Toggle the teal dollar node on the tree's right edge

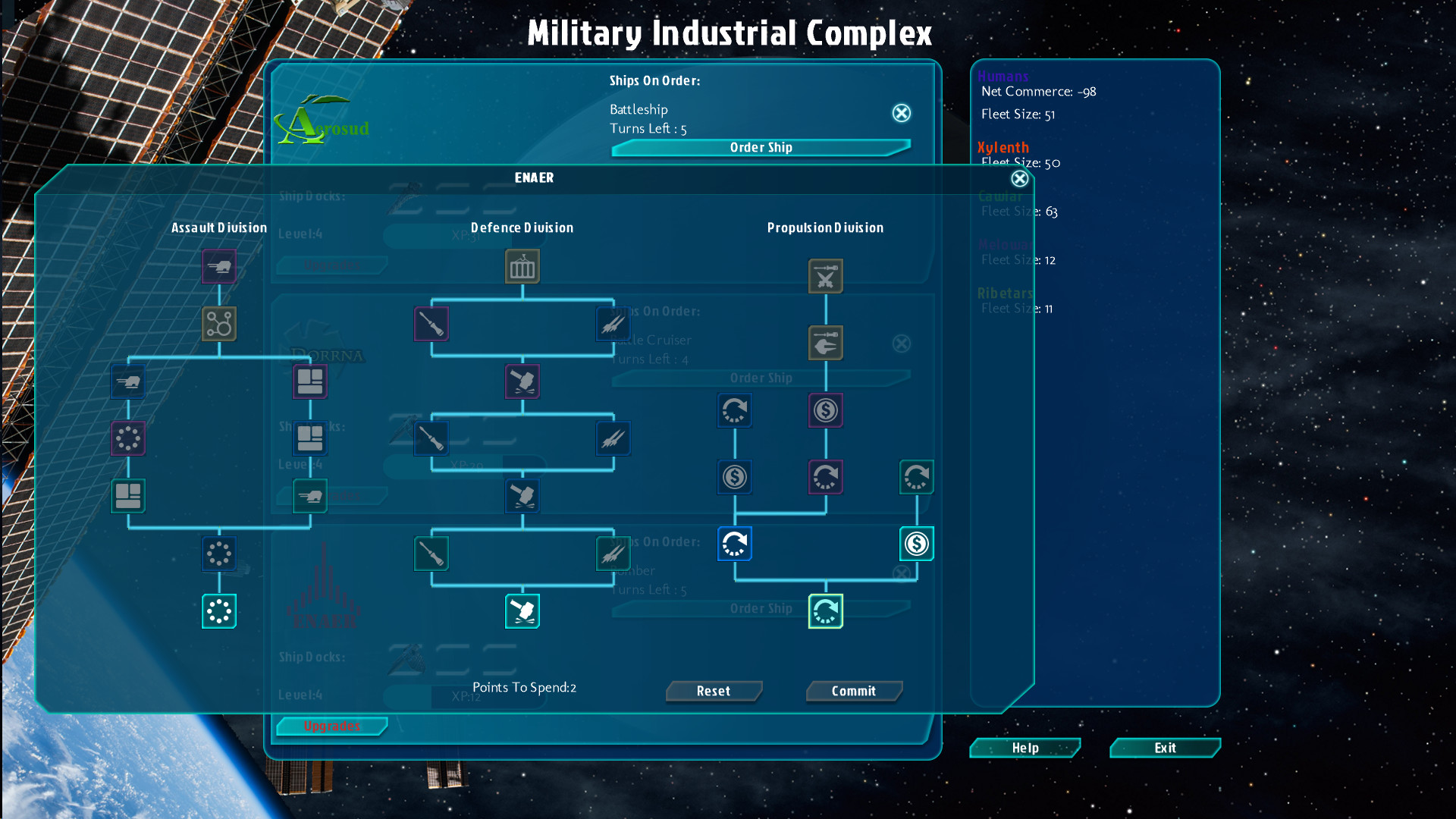(x=916, y=544)
